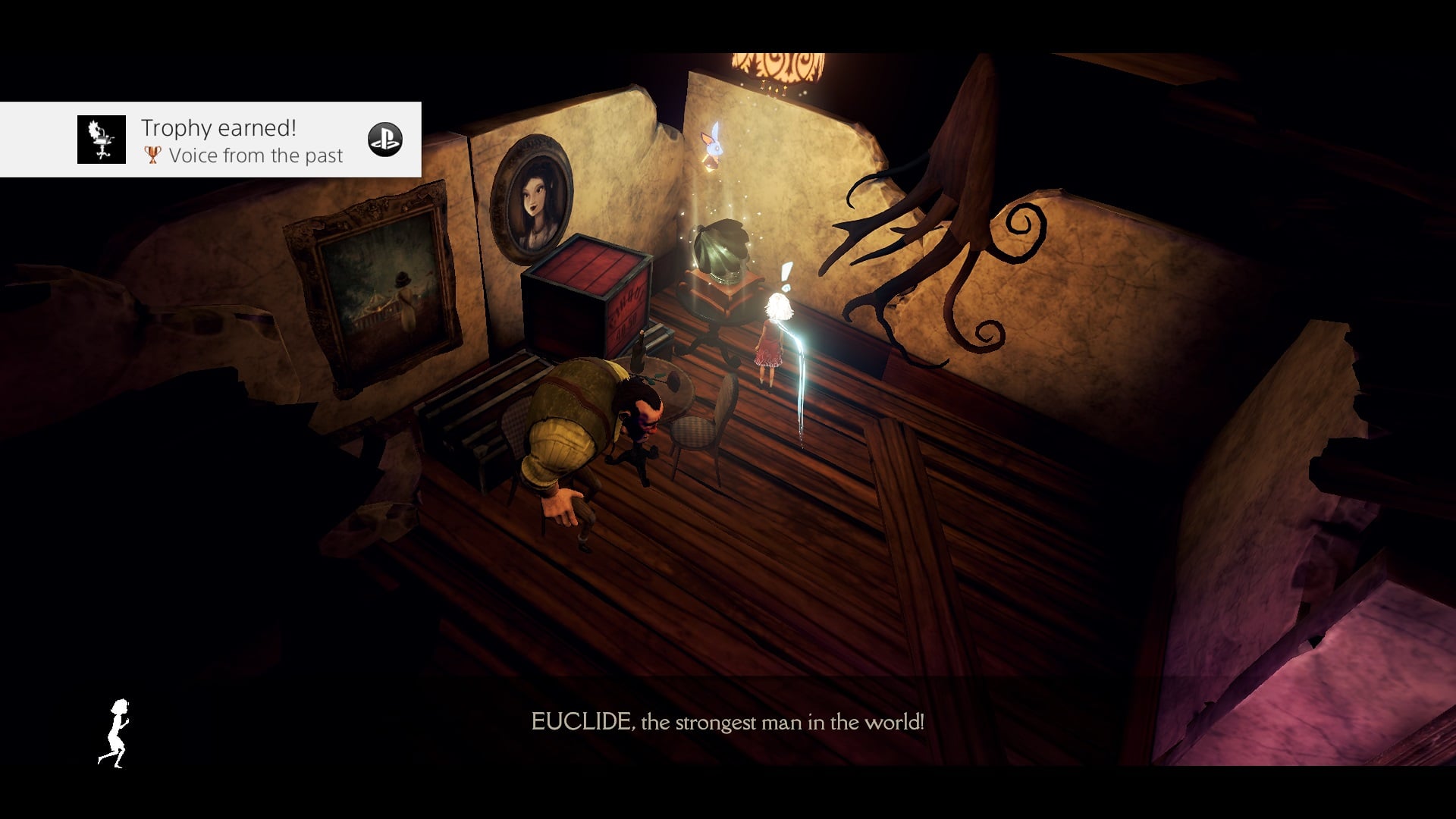Click the white running girl silhouette icon
1456x819 pixels.
pyautogui.click(x=115, y=733)
